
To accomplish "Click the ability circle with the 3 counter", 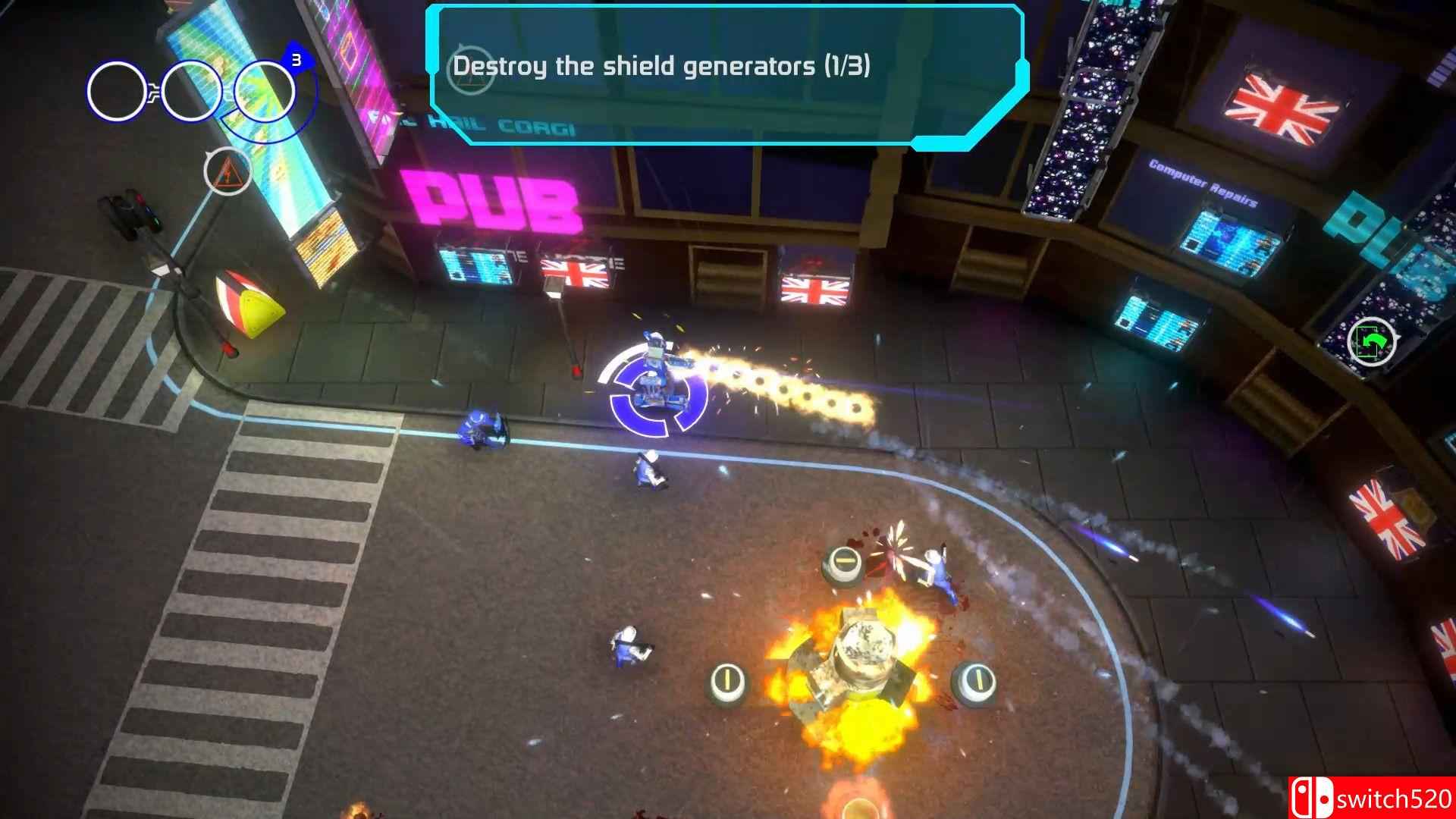I will 263,91.
